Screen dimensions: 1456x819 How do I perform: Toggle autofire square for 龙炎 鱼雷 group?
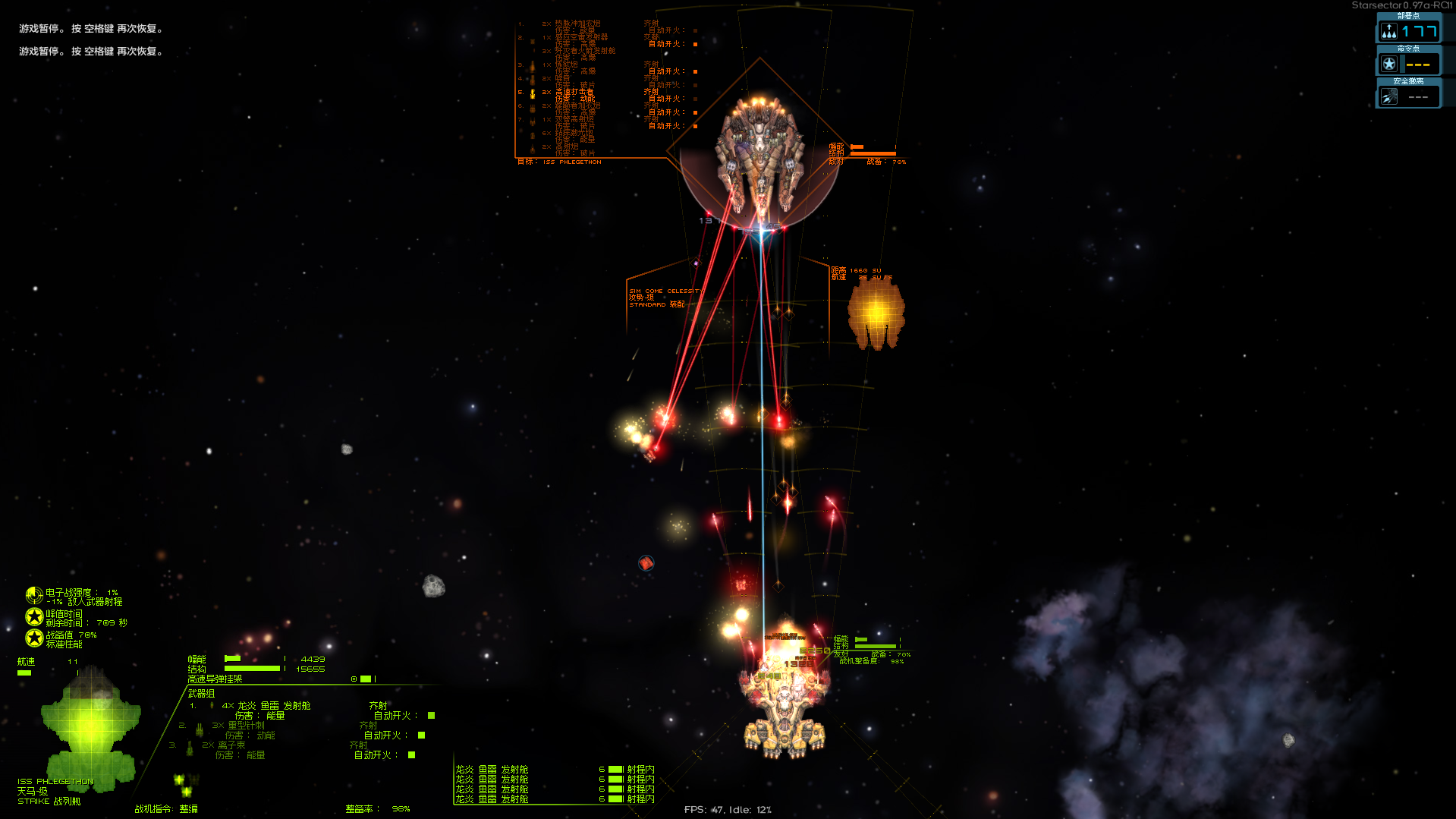pyautogui.click(x=431, y=716)
